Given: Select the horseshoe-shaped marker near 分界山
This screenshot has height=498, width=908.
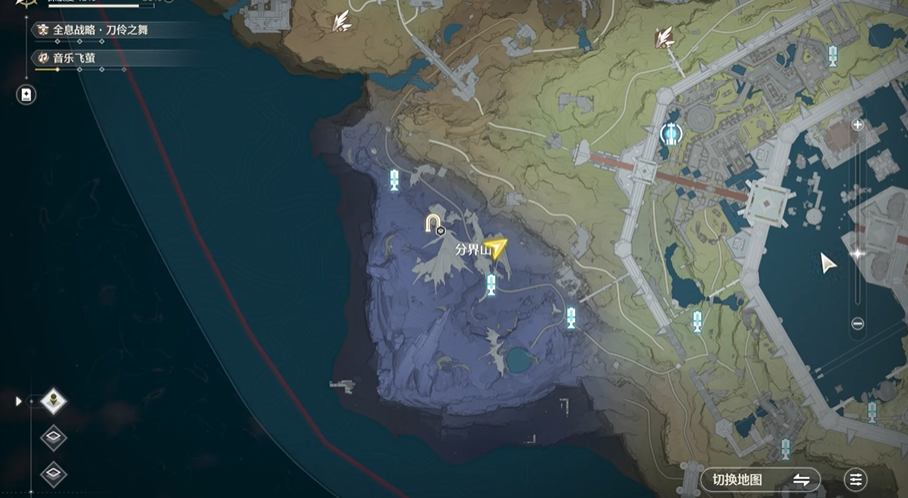Looking at the screenshot, I should tap(435, 223).
